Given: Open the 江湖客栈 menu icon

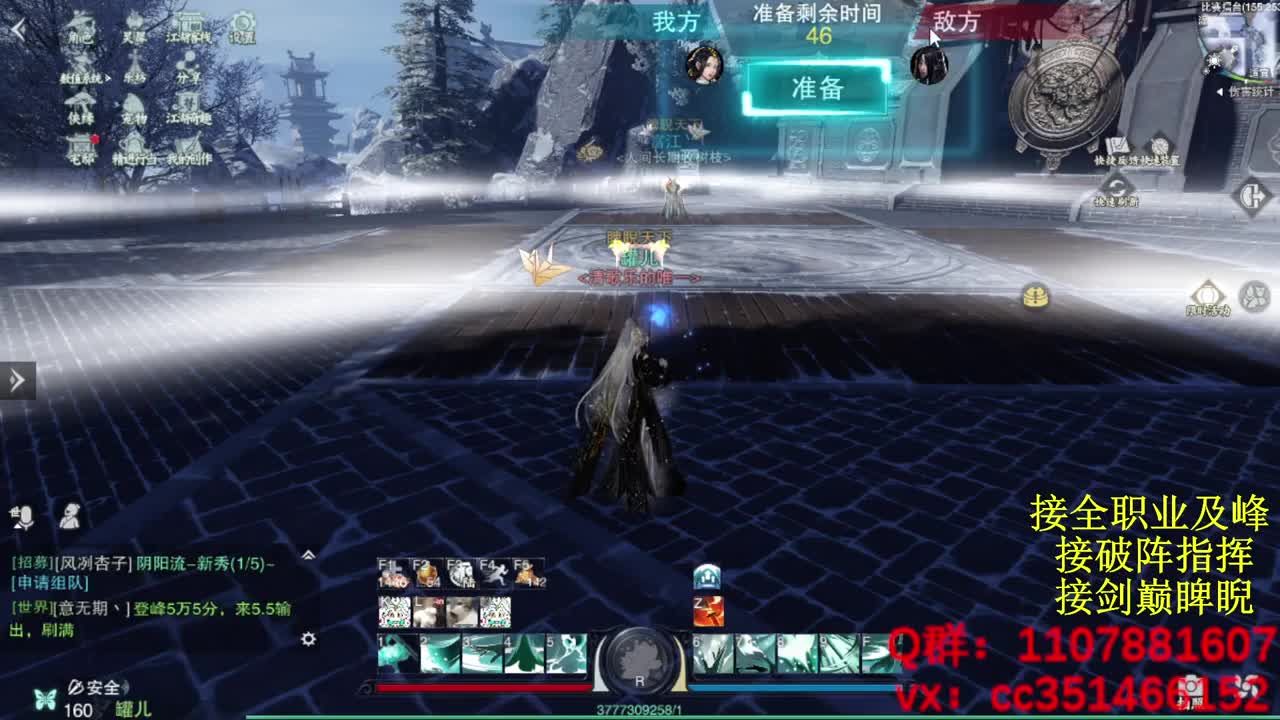Looking at the screenshot, I should point(190,24).
